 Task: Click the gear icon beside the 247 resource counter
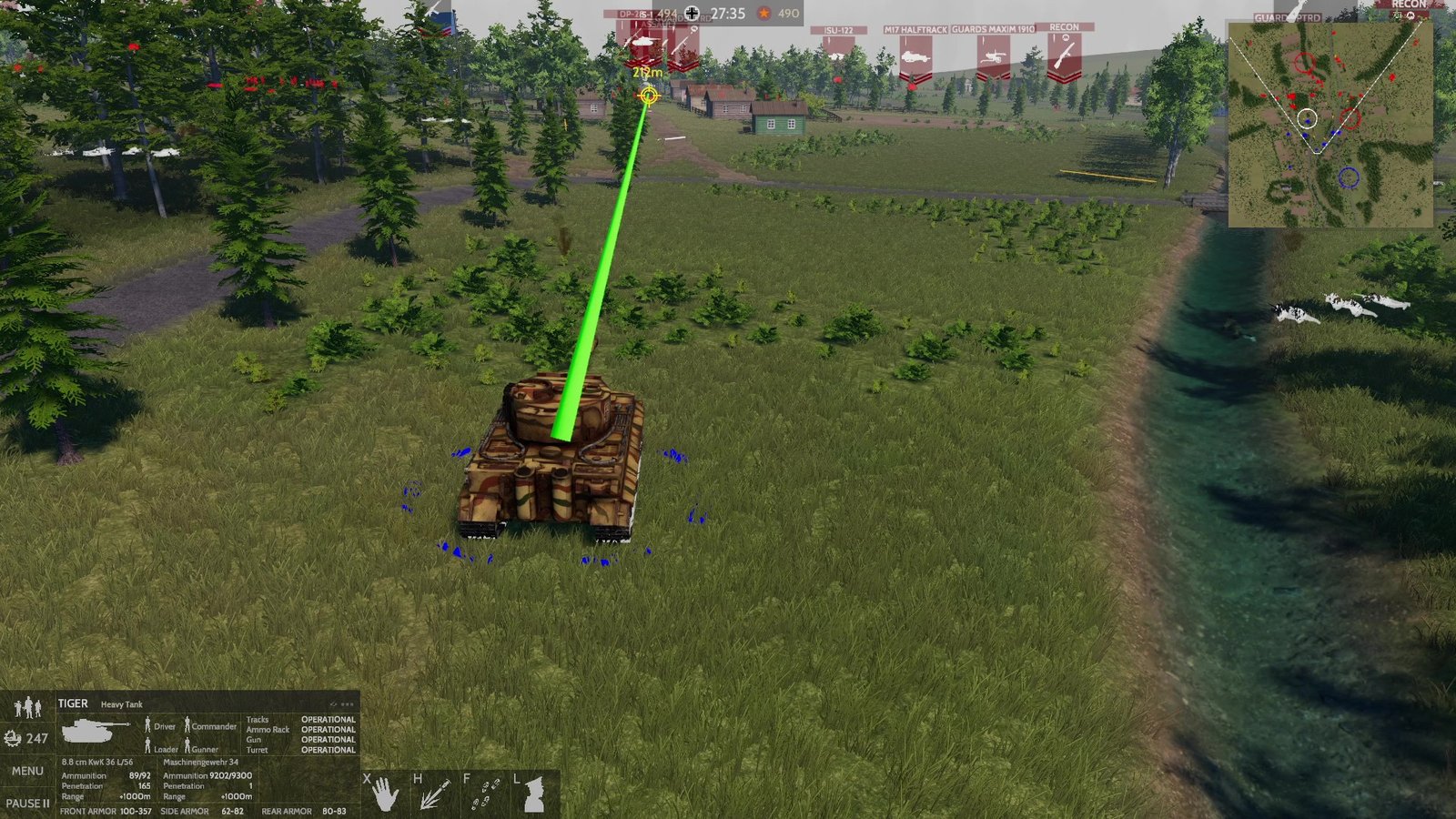point(14,739)
